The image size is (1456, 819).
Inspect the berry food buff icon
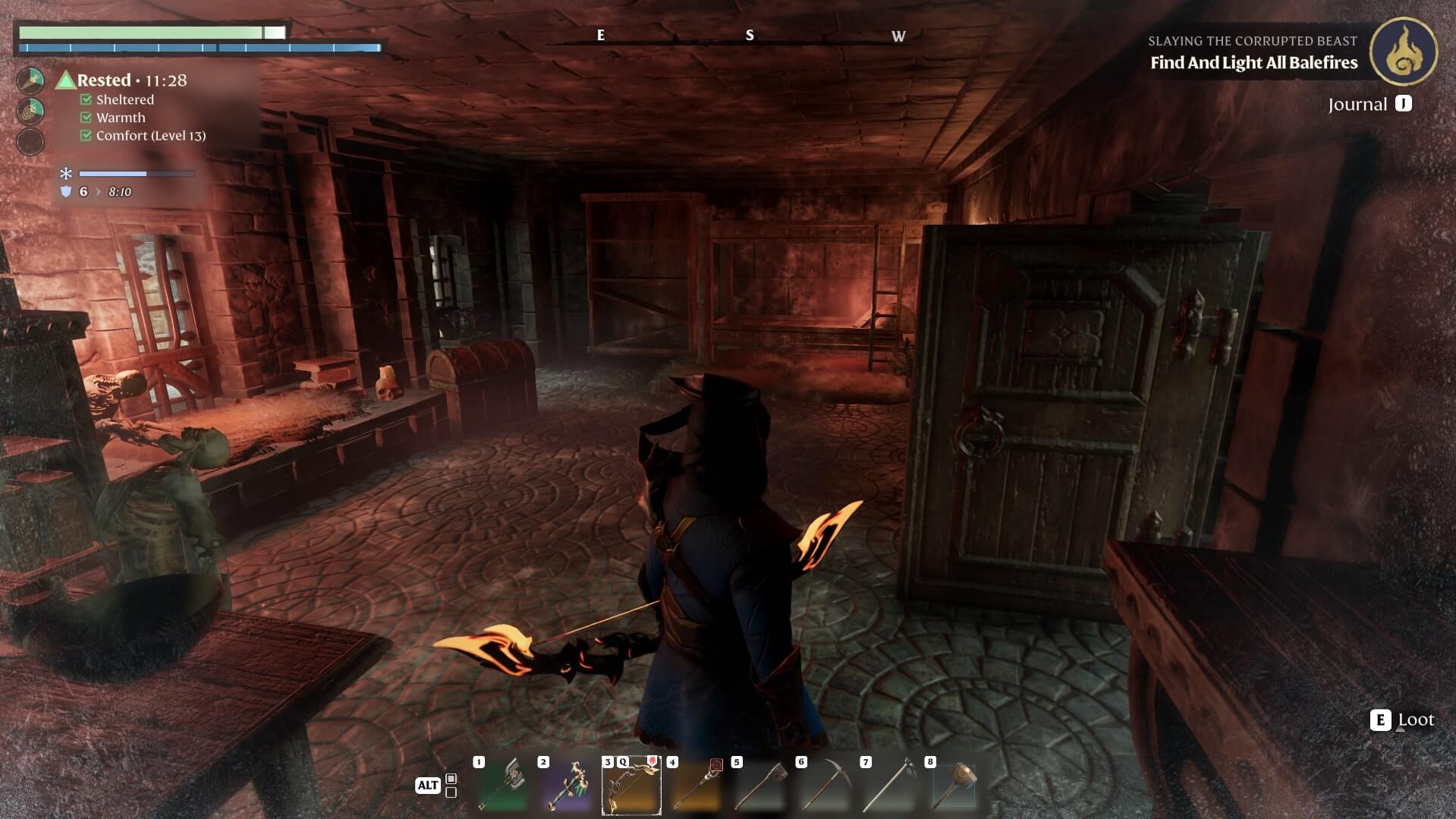click(30, 111)
